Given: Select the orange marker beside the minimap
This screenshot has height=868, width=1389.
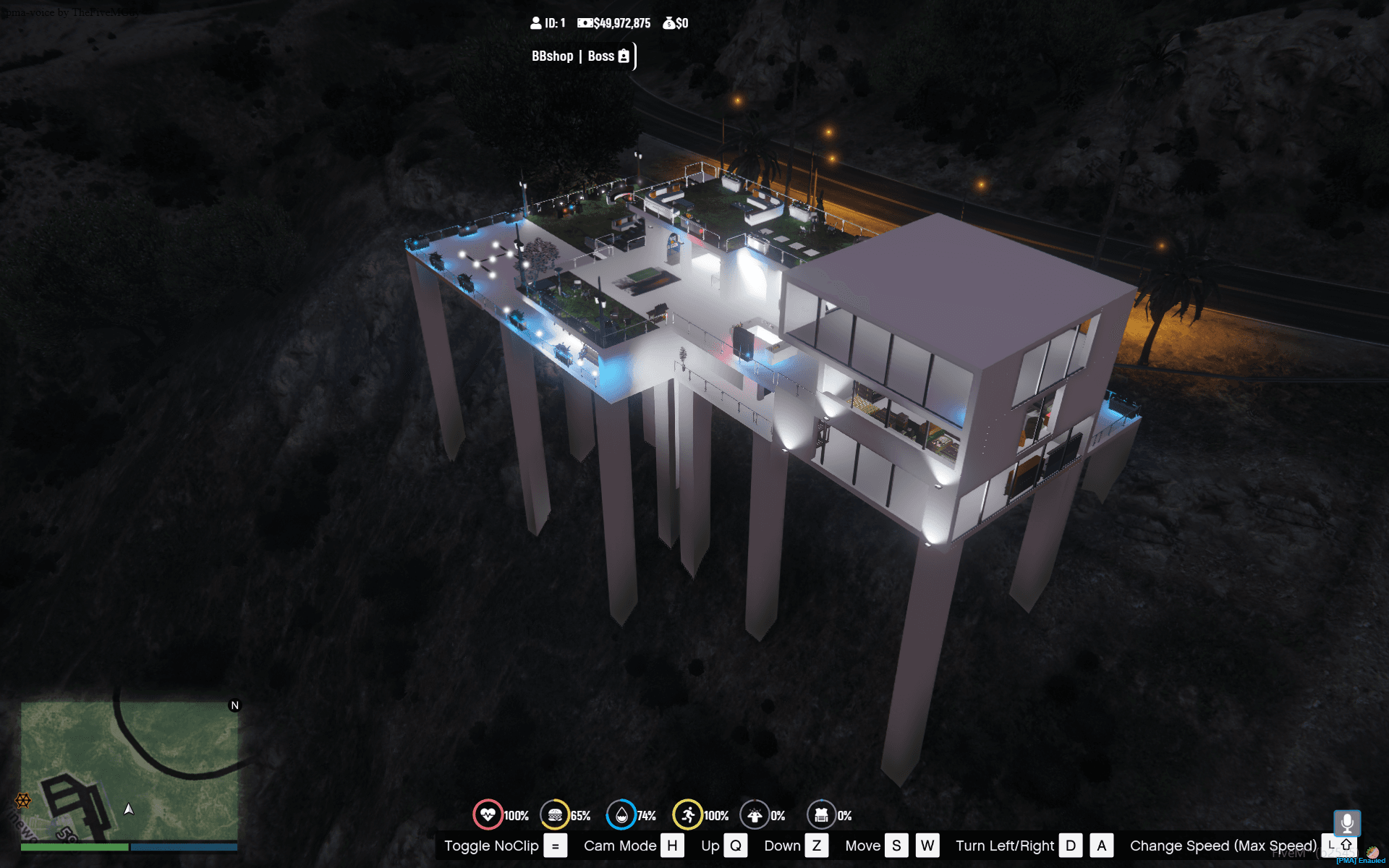Looking at the screenshot, I should (x=23, y=800).
